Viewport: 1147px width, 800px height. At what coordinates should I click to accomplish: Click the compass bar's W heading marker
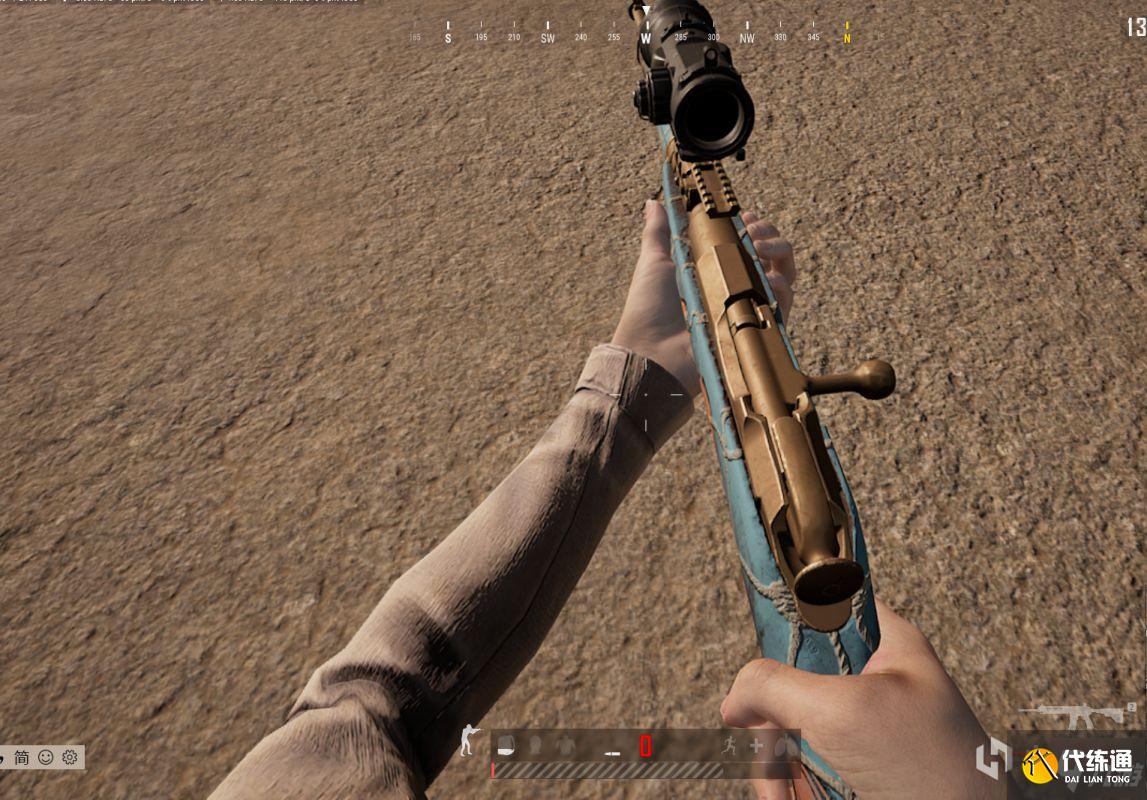646,38
